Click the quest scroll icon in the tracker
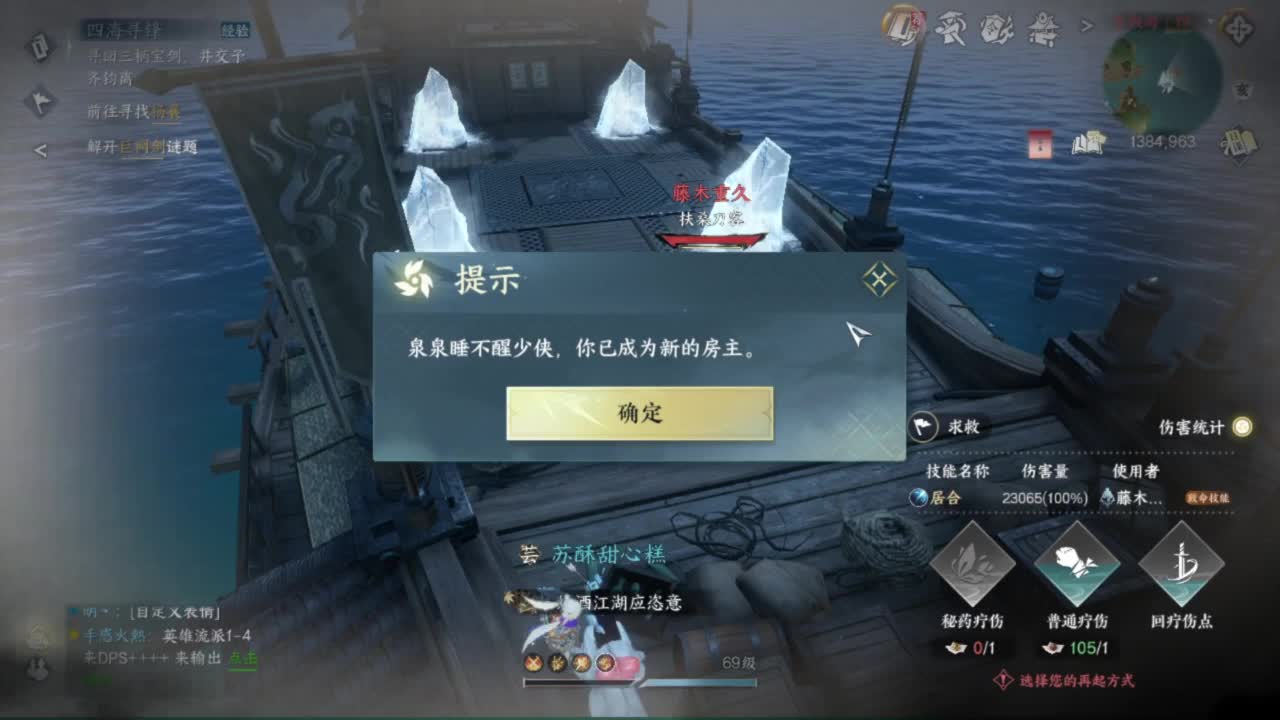The height and width of the screenshot is (720, 1280). tap(40, 48)
